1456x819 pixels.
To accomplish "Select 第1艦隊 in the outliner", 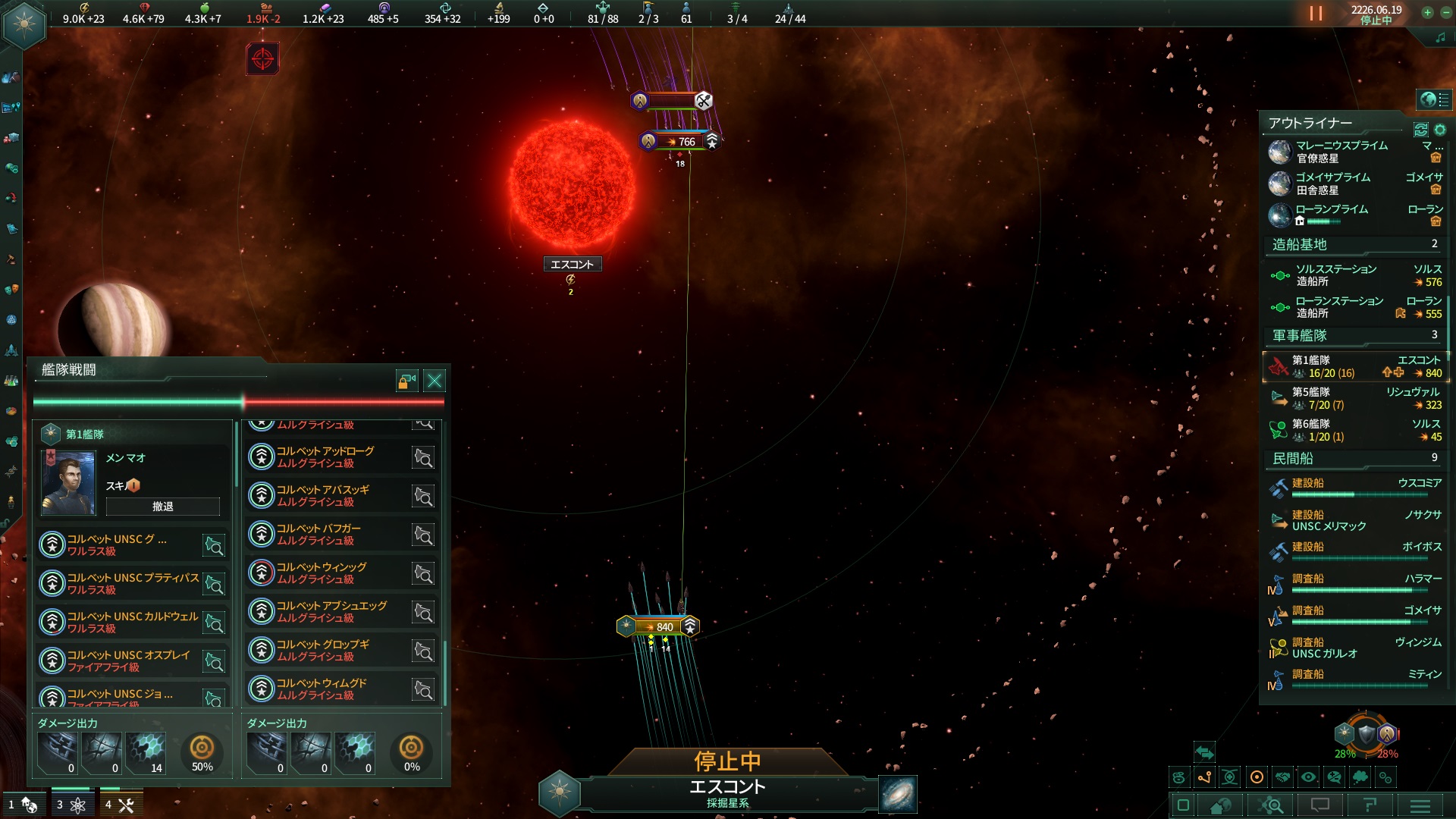I will click(1354, 366).
